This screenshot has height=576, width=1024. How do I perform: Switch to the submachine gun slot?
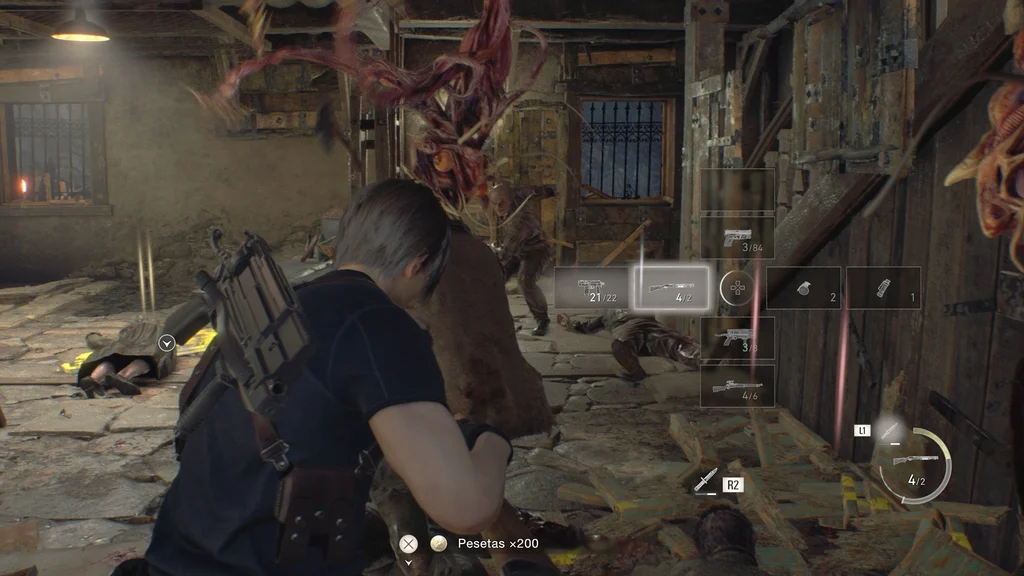[594, 288]
